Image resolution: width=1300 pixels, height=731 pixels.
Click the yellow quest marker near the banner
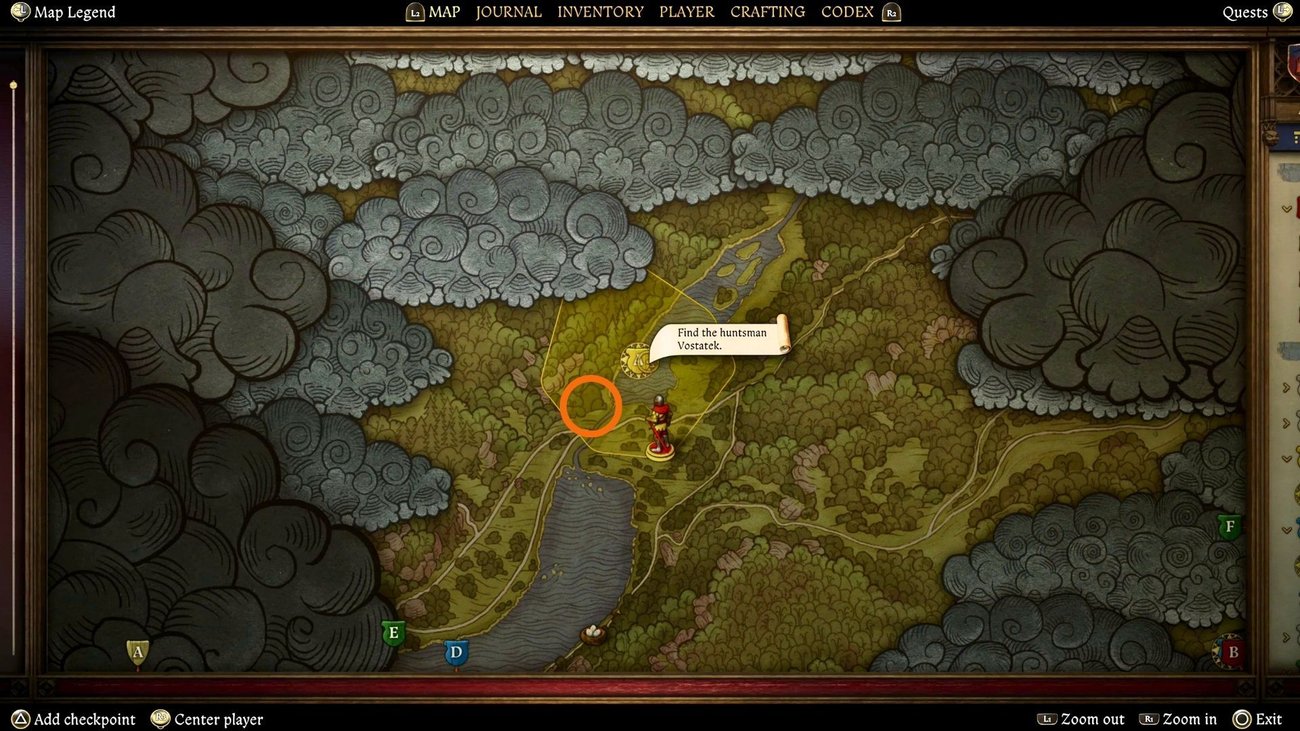[638, 360]
